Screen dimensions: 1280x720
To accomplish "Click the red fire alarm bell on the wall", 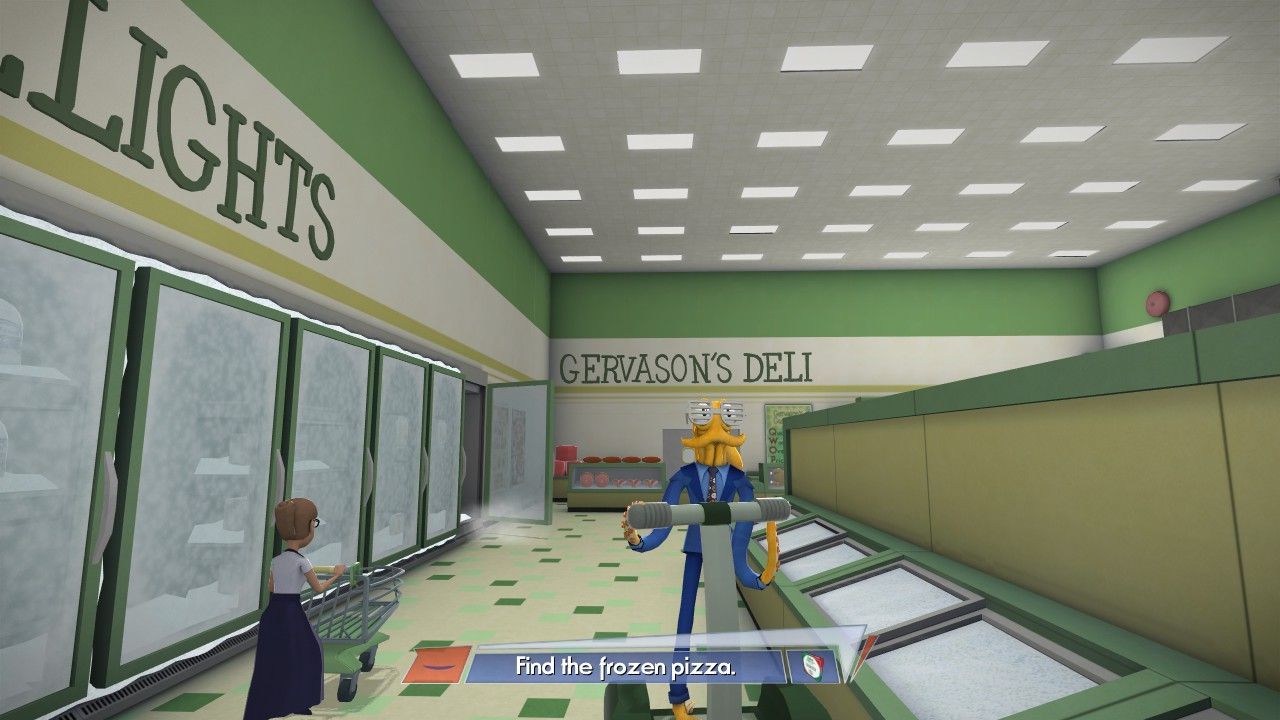I will [x=1157, y=303].
